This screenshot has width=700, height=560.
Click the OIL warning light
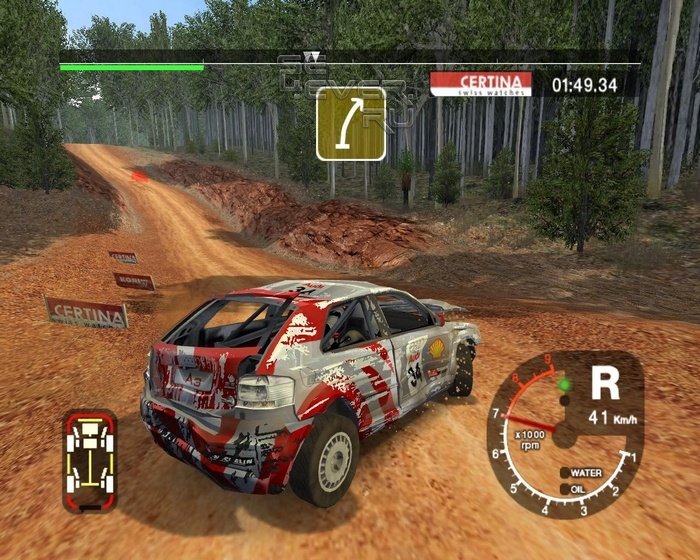(x=566, y=488)
